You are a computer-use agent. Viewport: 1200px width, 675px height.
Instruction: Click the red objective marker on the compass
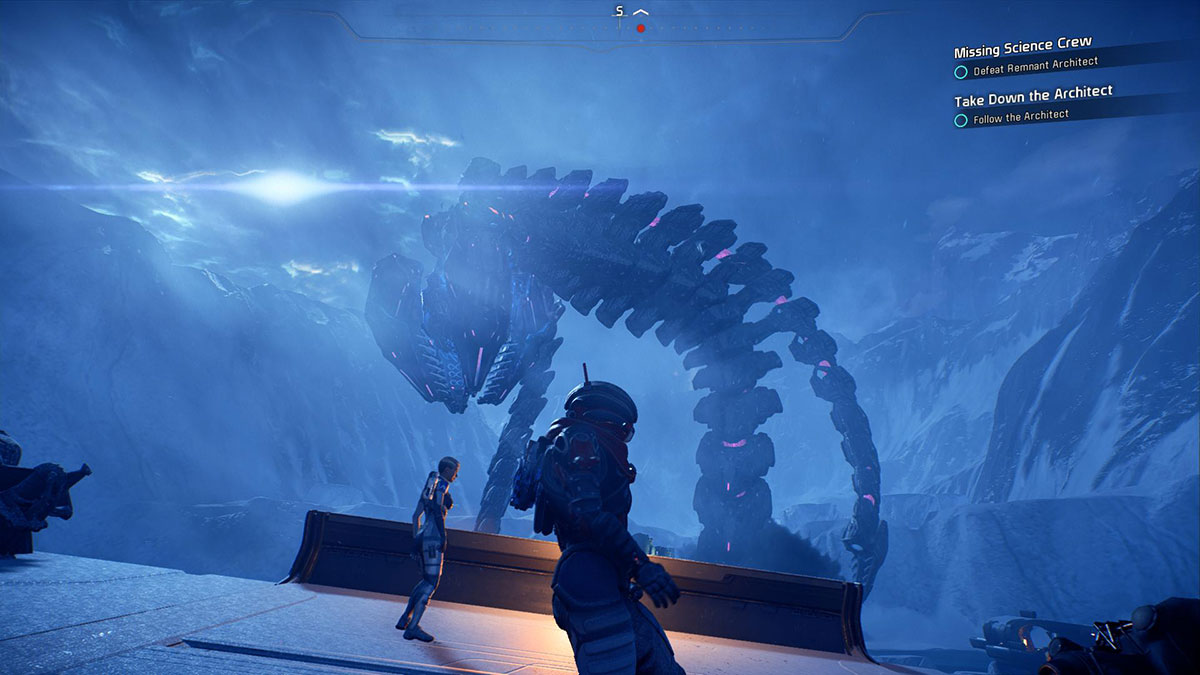coord(641,28)
